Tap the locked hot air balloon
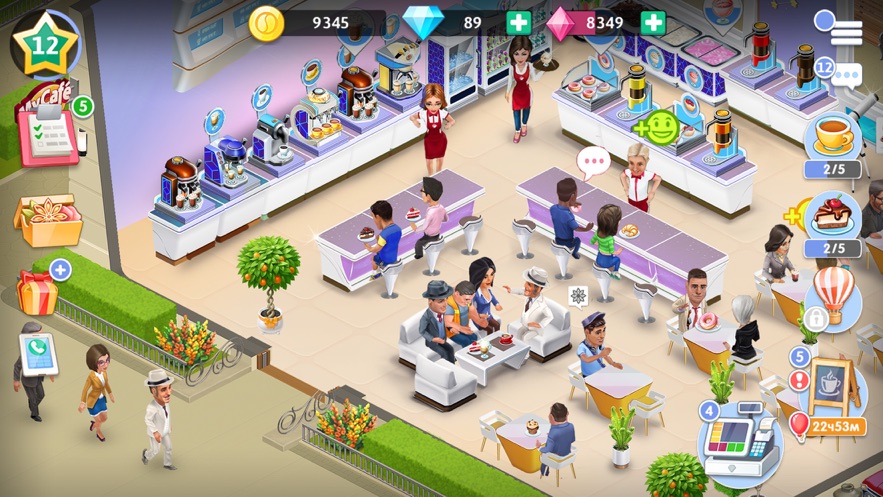Image resolution: width=883 pixels, height=497 pixels. point(833,298)
